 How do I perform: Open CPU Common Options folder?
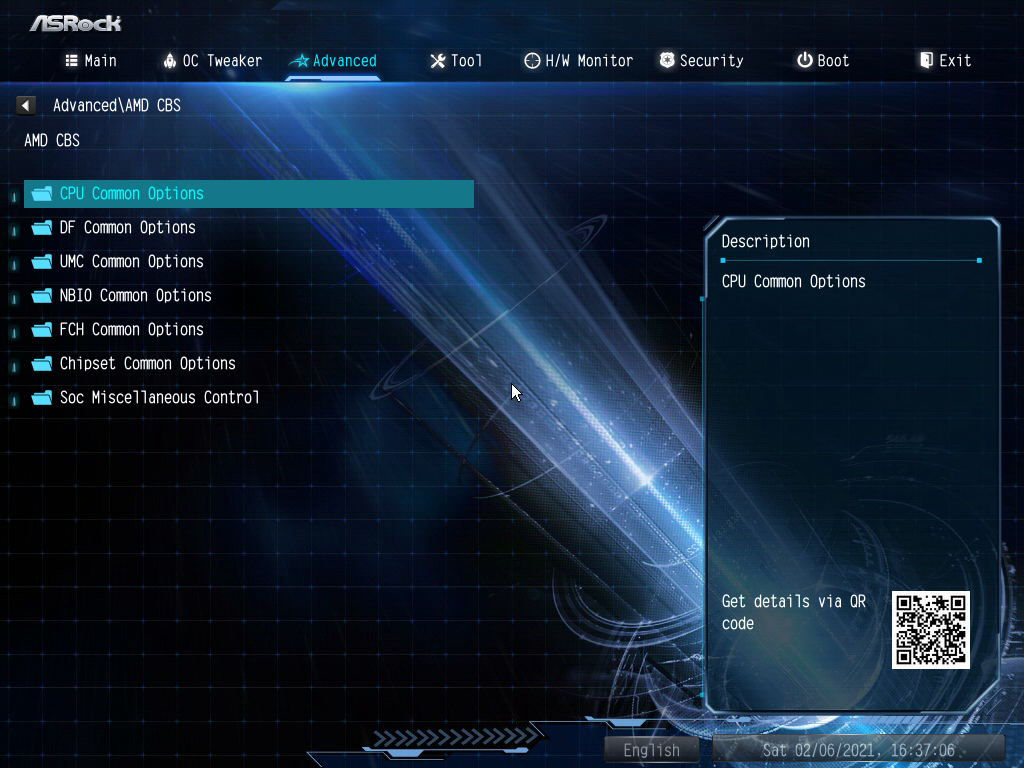click(131, 194)
